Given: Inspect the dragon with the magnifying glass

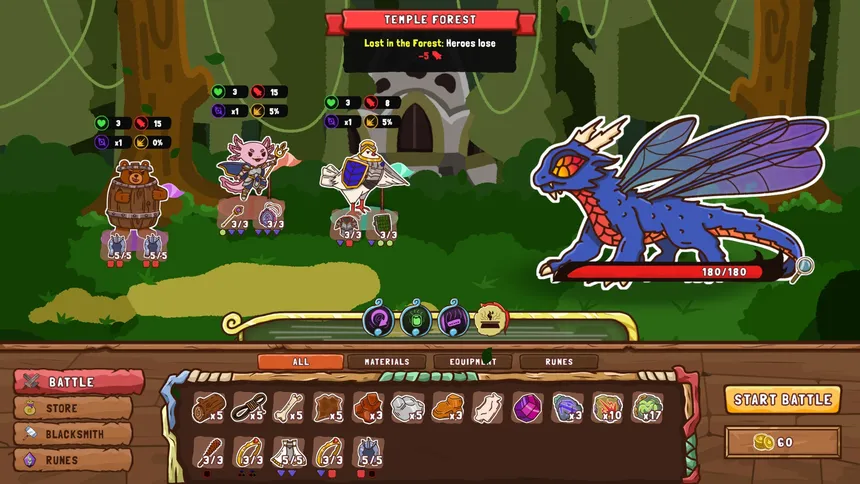Looking at the screenshot, I should (801, 266).
